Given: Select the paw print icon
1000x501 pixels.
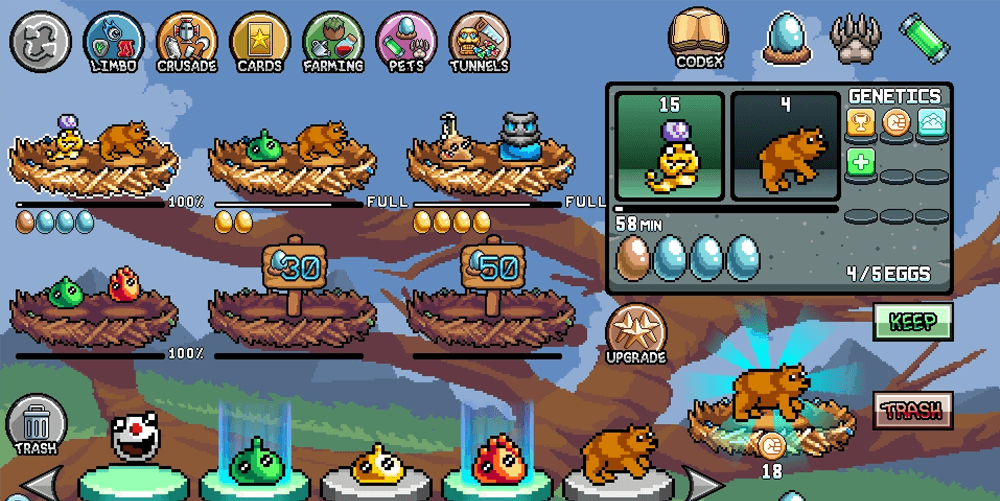Looking at the screenshot, I should (855, 38).
